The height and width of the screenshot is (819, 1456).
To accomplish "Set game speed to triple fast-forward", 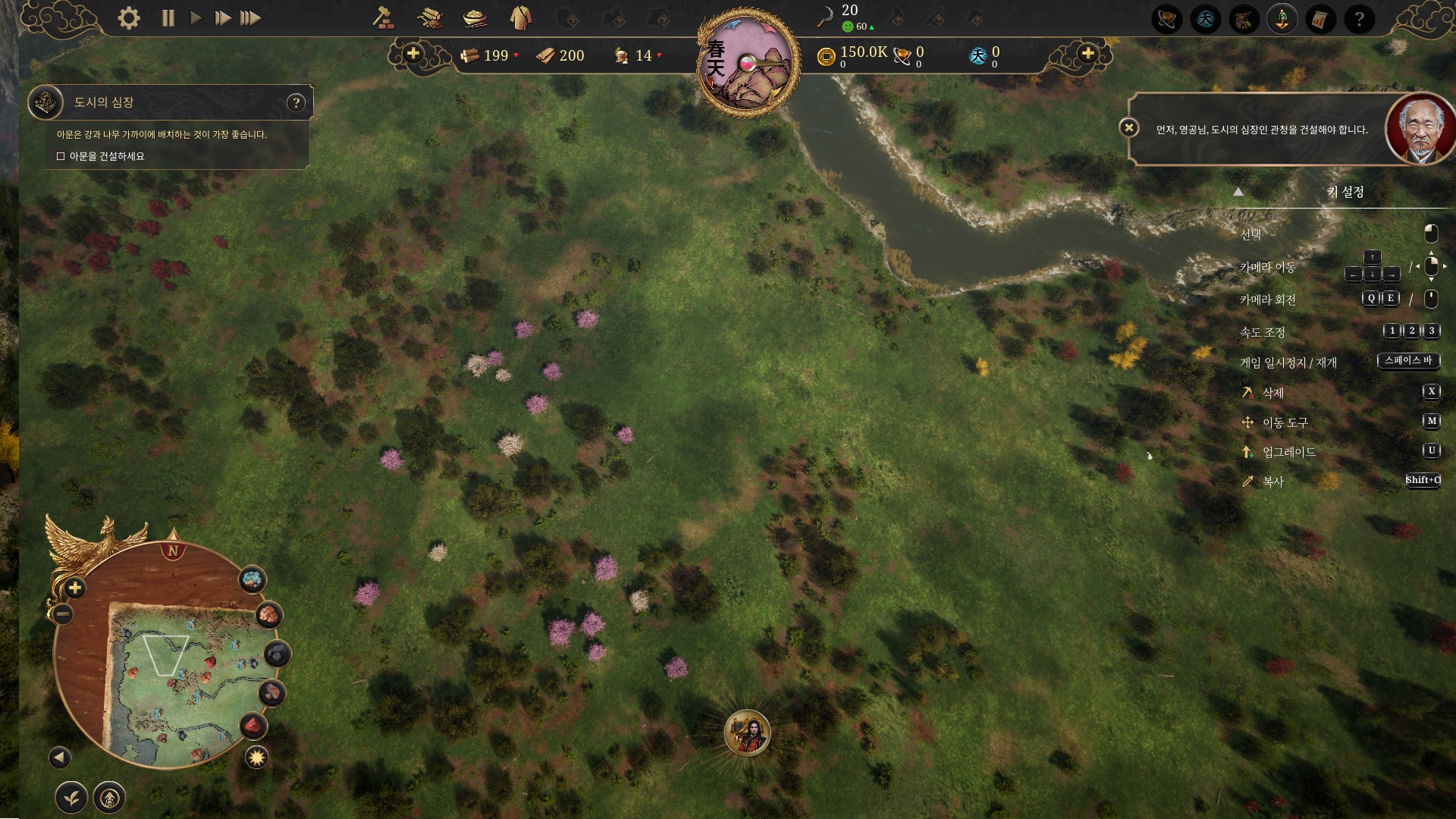I will pyautogui.click(x=250, y=18).
